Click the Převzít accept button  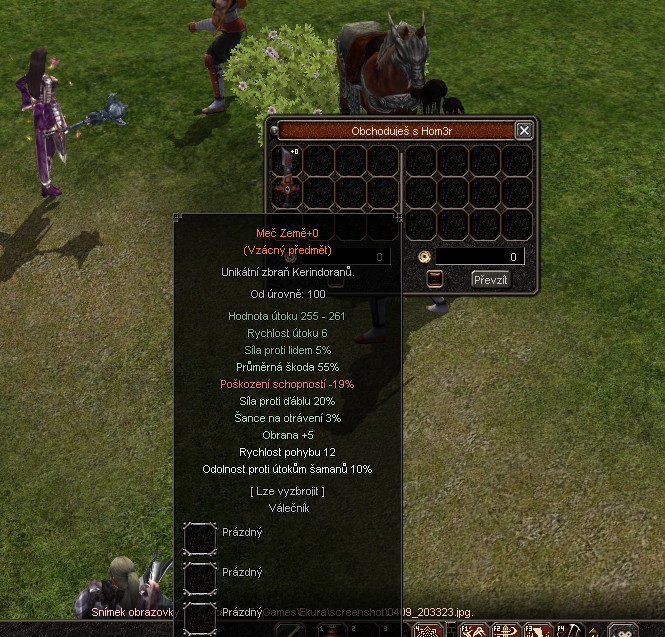490,280
